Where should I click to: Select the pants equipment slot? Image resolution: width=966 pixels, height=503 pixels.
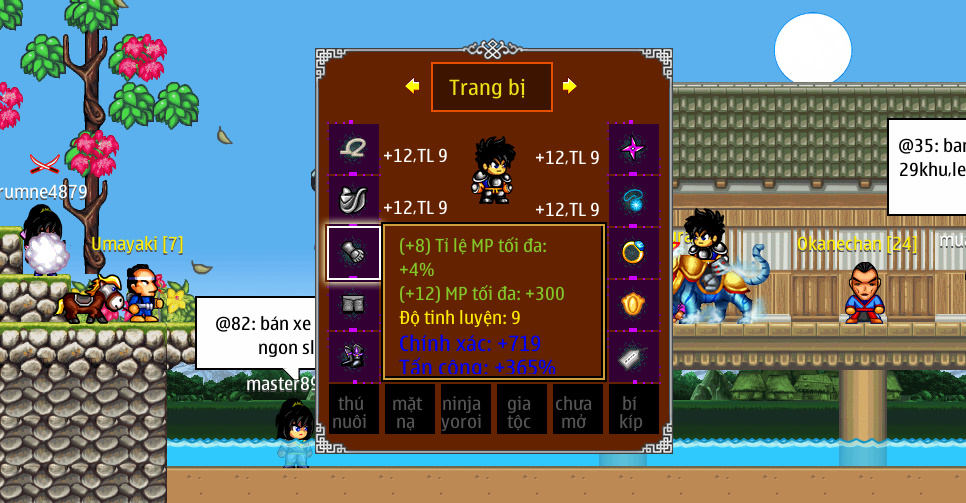coord(354,304)
